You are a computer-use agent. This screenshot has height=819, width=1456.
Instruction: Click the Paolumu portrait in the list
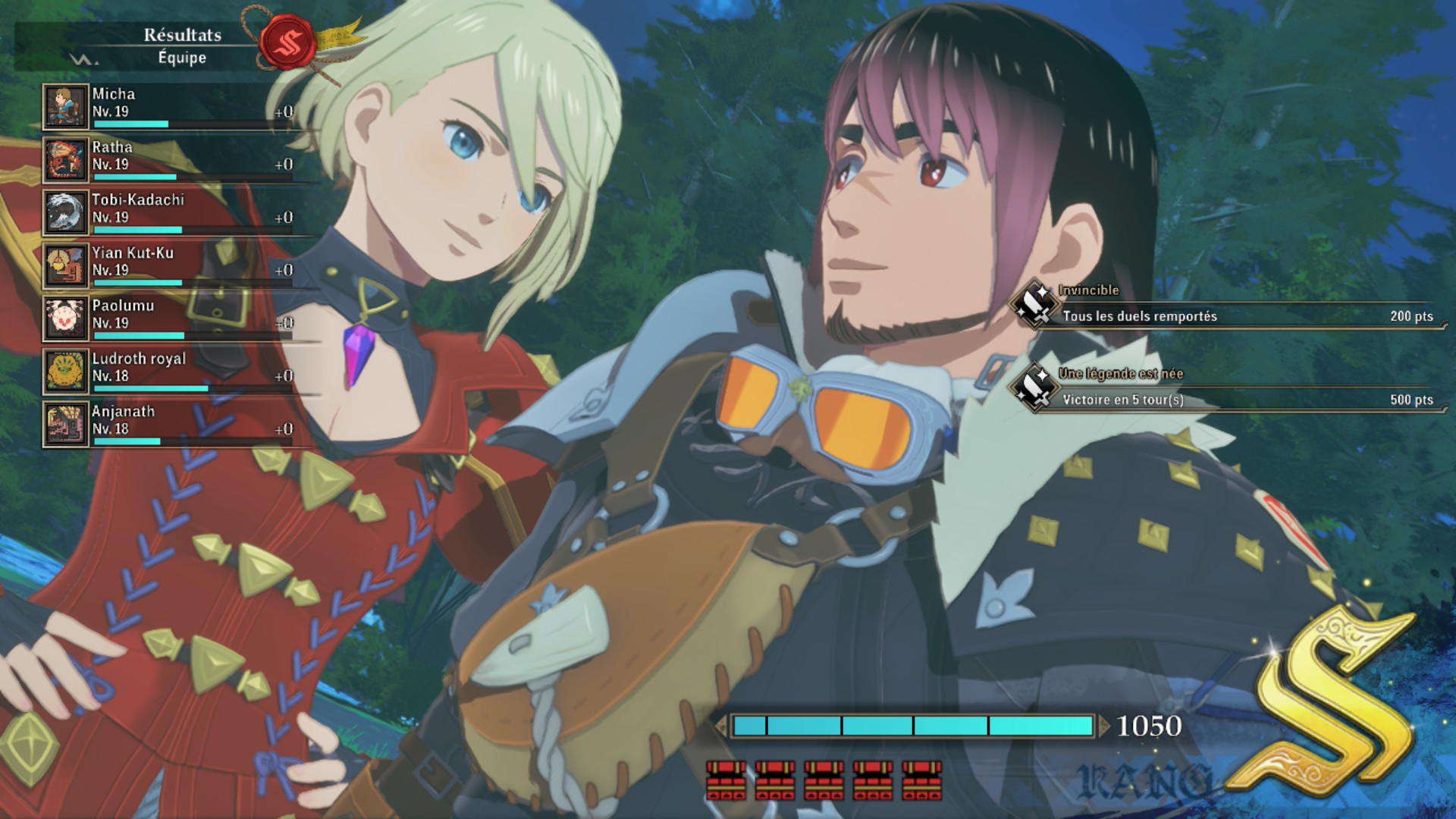66,318
